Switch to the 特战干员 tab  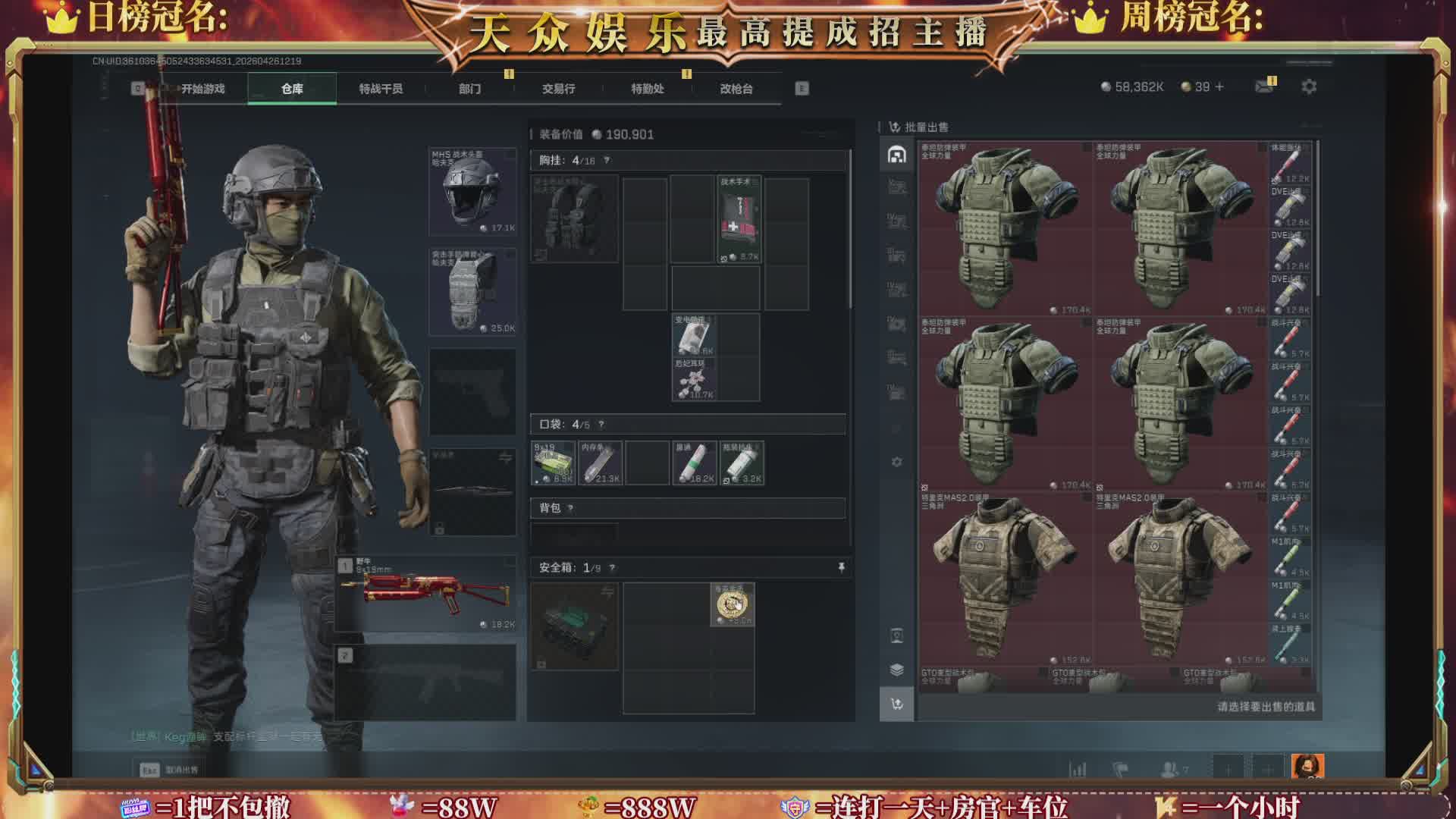[x=381, y=89]
